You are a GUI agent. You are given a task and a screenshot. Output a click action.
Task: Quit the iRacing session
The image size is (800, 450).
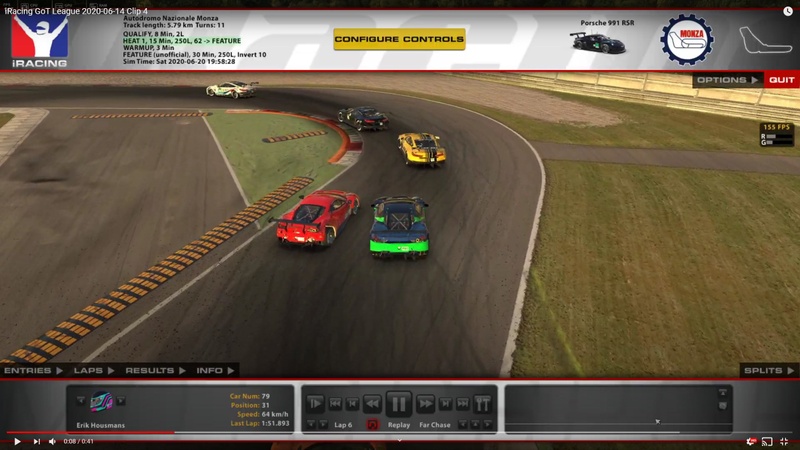click(781, 80)
